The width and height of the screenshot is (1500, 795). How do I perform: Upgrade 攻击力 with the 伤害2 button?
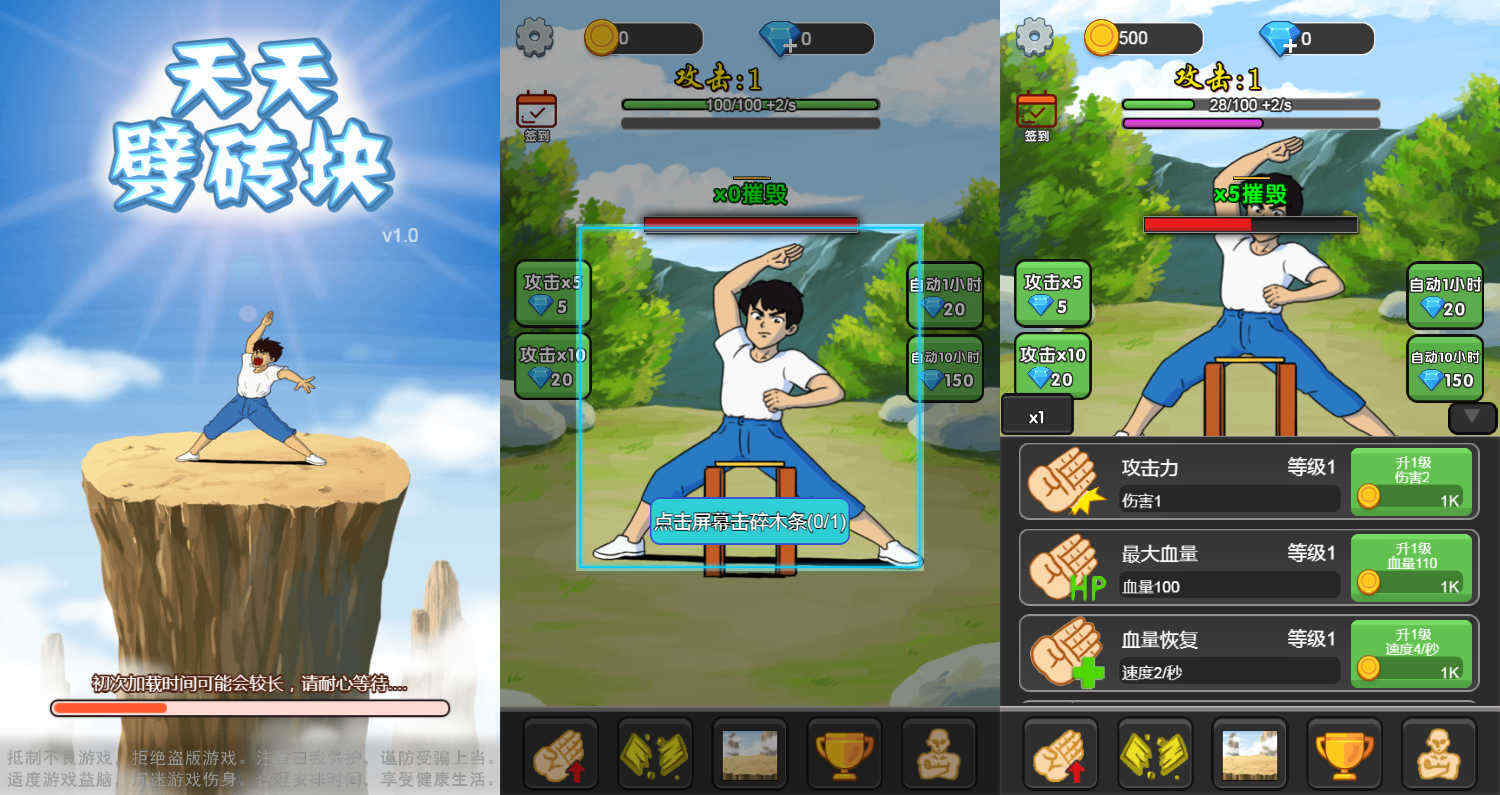[x=1412, y=482]
